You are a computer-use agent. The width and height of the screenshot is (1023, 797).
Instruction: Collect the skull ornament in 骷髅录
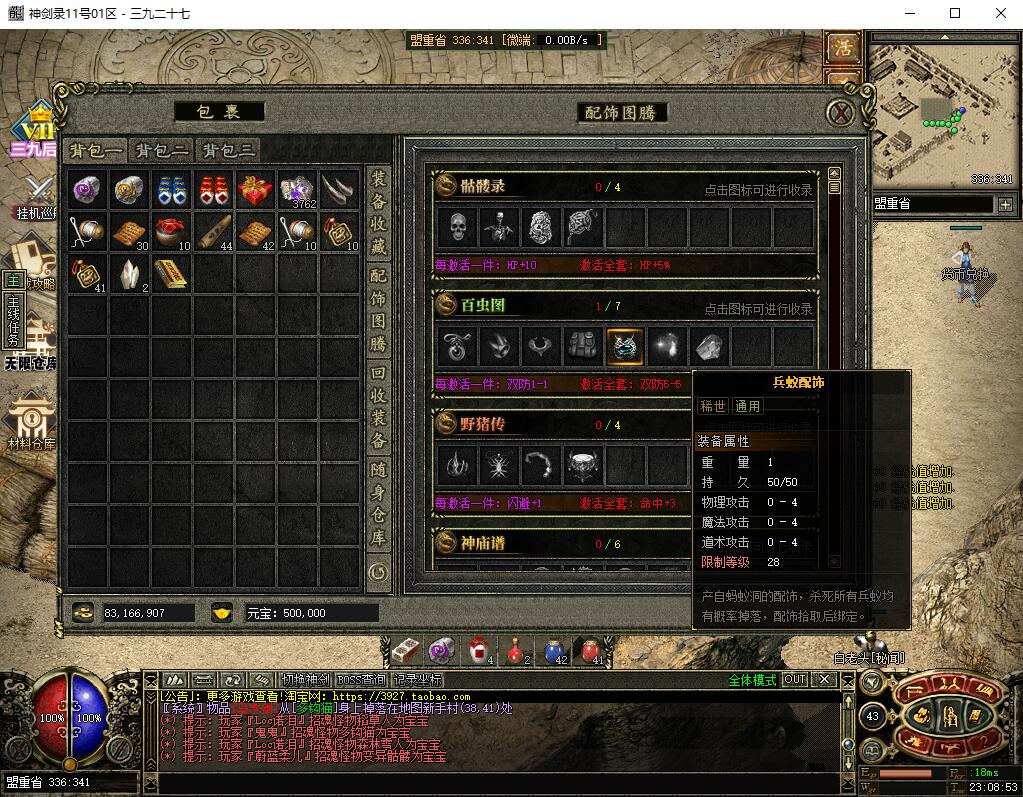pyautogui.click(x=457, y=227)
